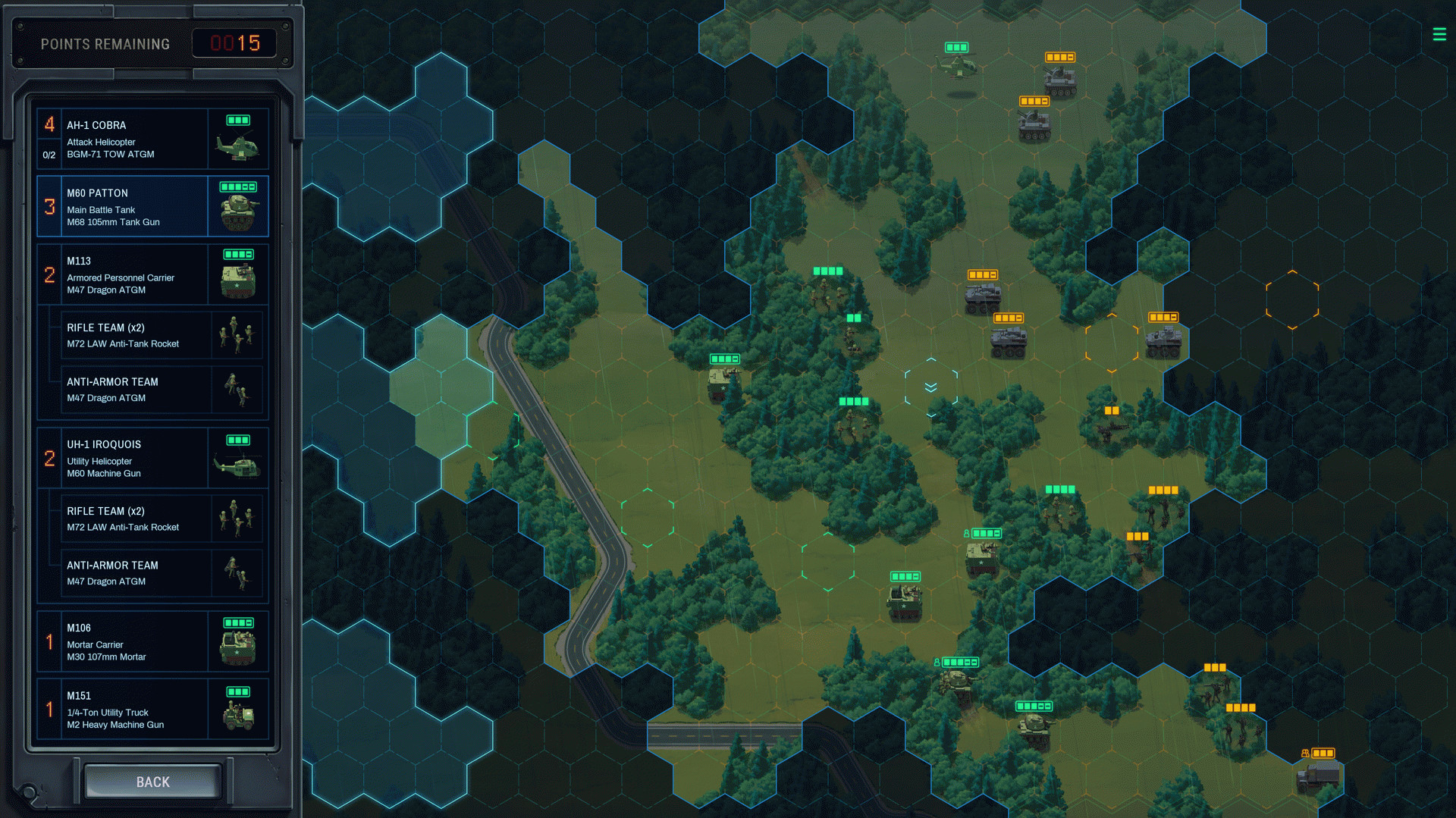Pick the M113 Armored Personnel Carrier

152,274
